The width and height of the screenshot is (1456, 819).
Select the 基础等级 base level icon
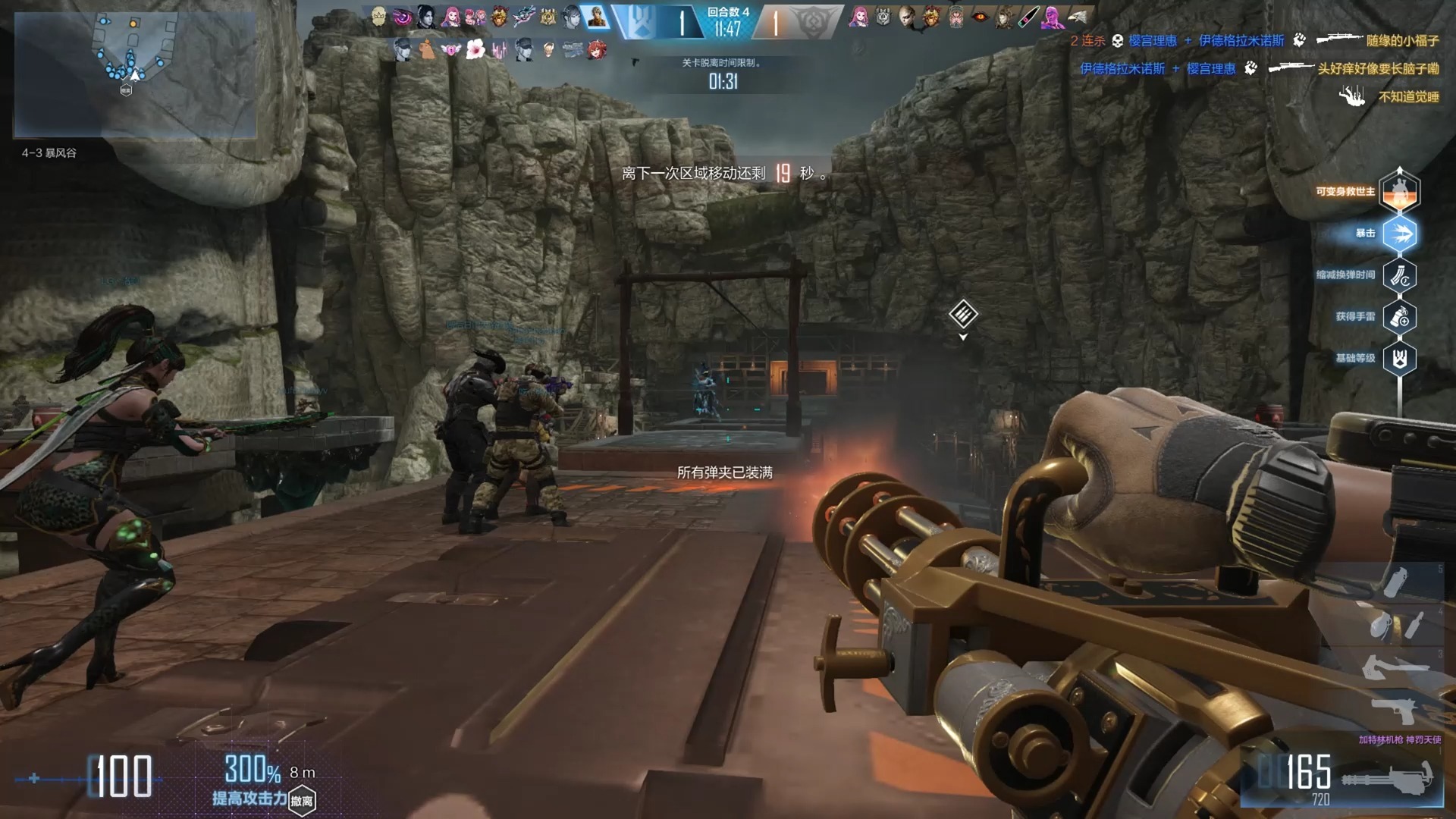tap(1399, 359)
